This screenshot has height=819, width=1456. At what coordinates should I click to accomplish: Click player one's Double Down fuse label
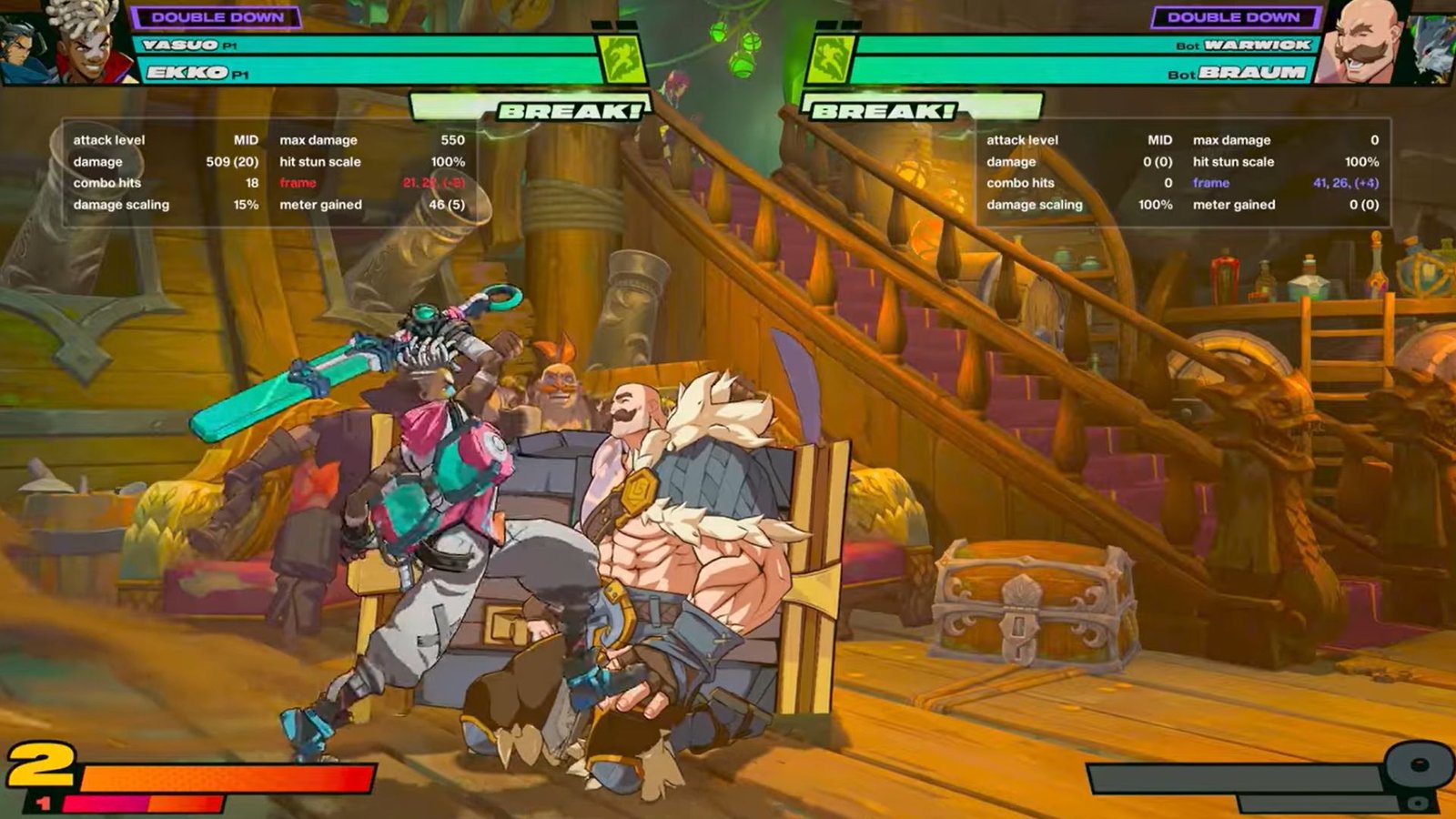coord(217,17)
